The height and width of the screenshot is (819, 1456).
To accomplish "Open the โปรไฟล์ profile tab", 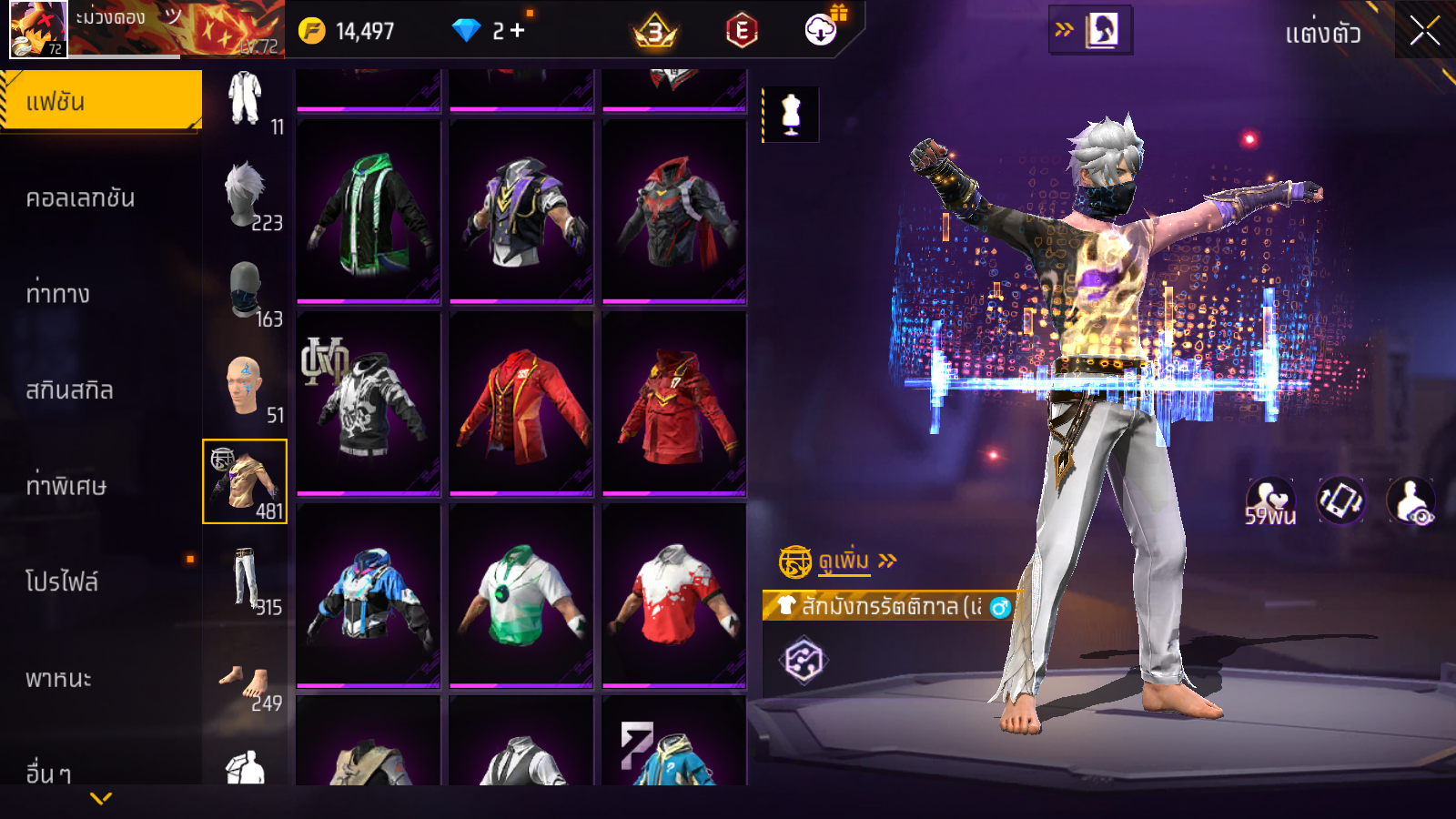I will (62, 581).
